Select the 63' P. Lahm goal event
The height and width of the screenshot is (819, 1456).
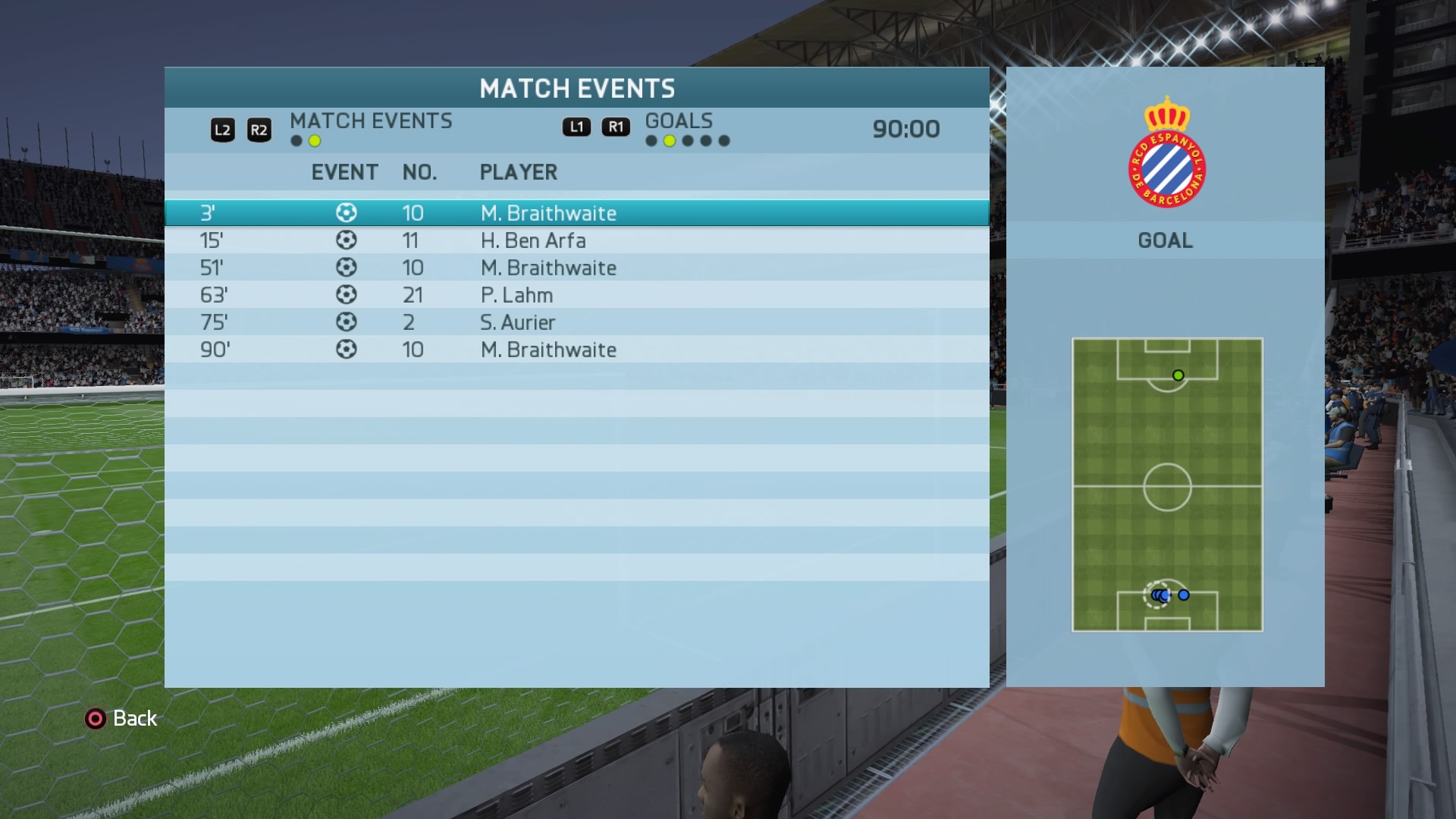pos(576,295)
